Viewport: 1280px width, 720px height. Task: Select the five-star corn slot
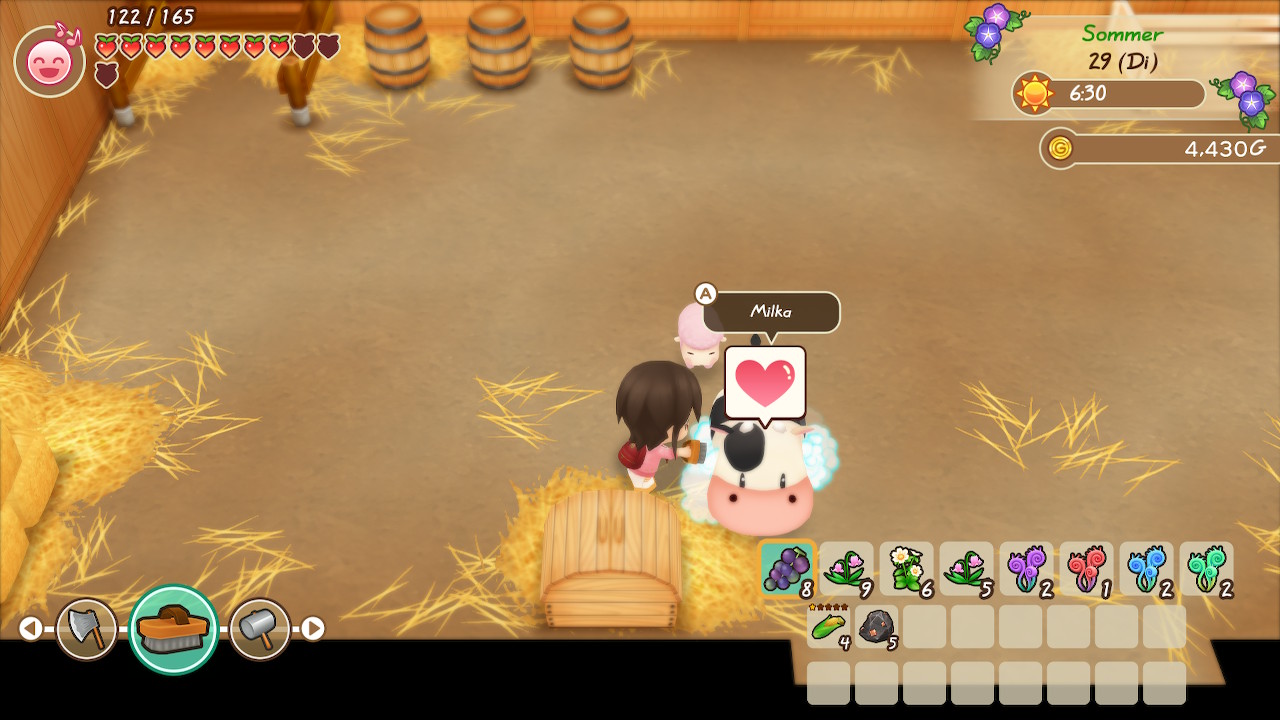point(829,626)
